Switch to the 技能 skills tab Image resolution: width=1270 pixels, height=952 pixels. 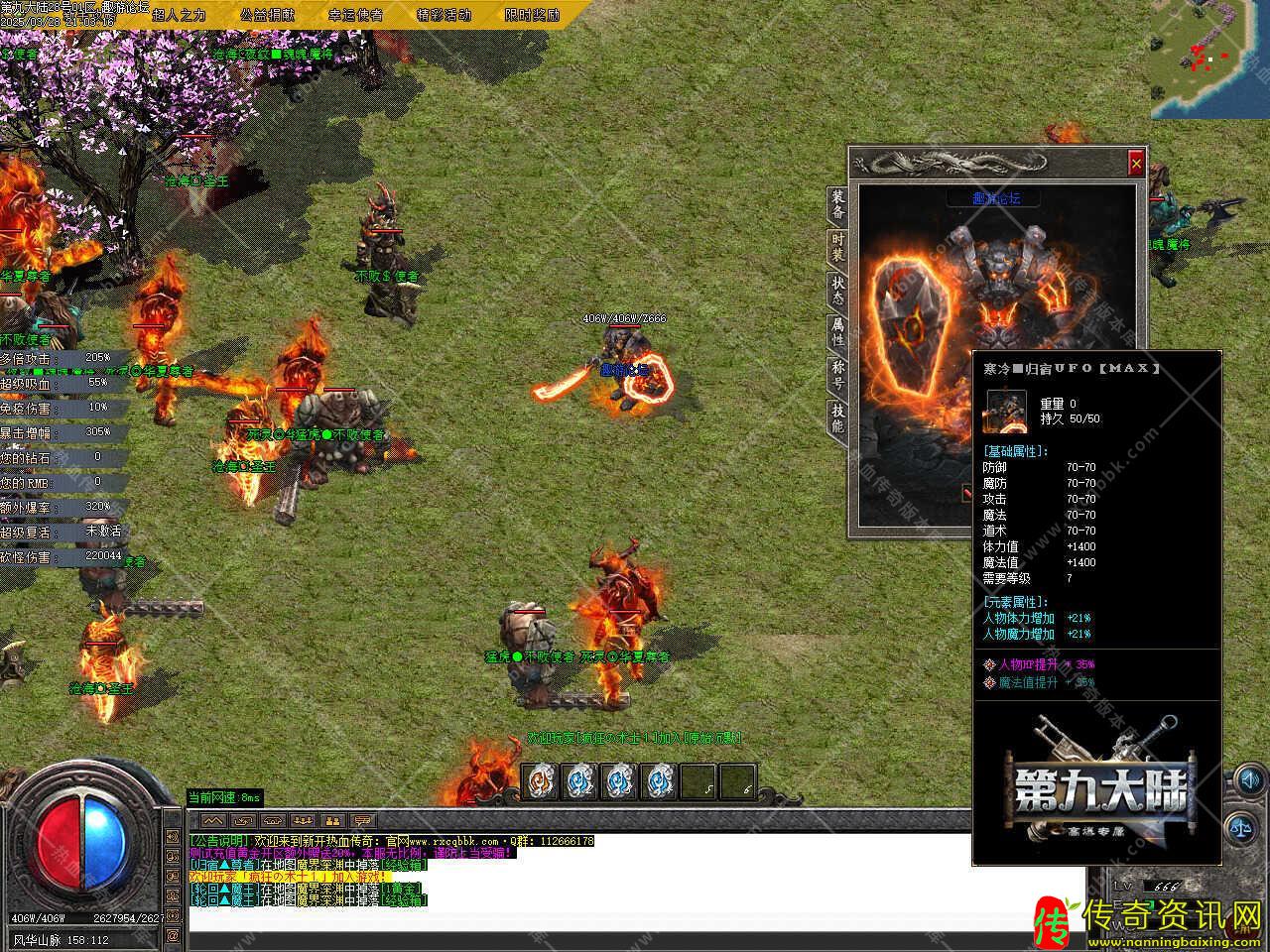click(x=838, y=418)
